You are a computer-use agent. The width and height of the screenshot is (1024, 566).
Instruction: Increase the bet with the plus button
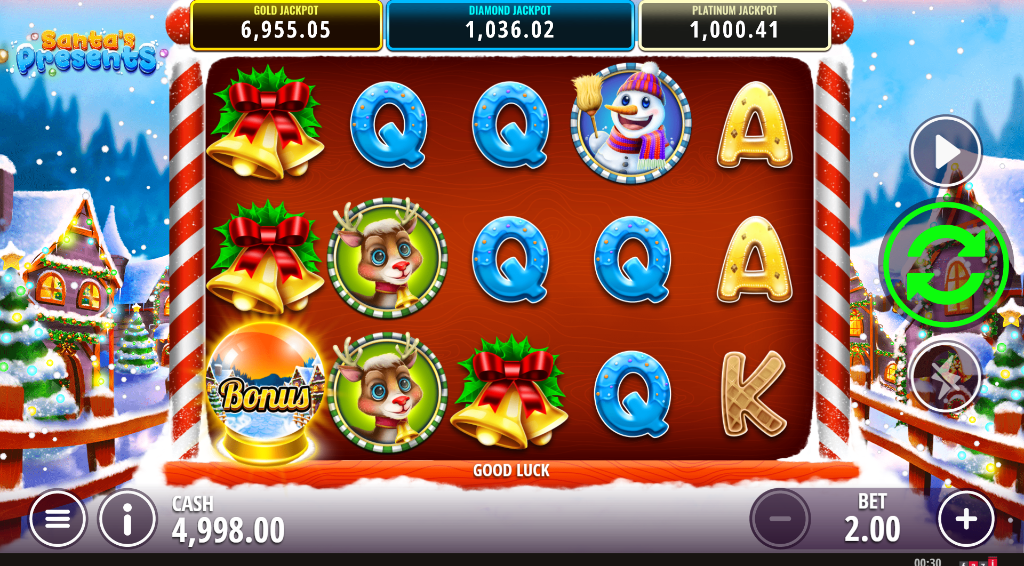[966, 519]
